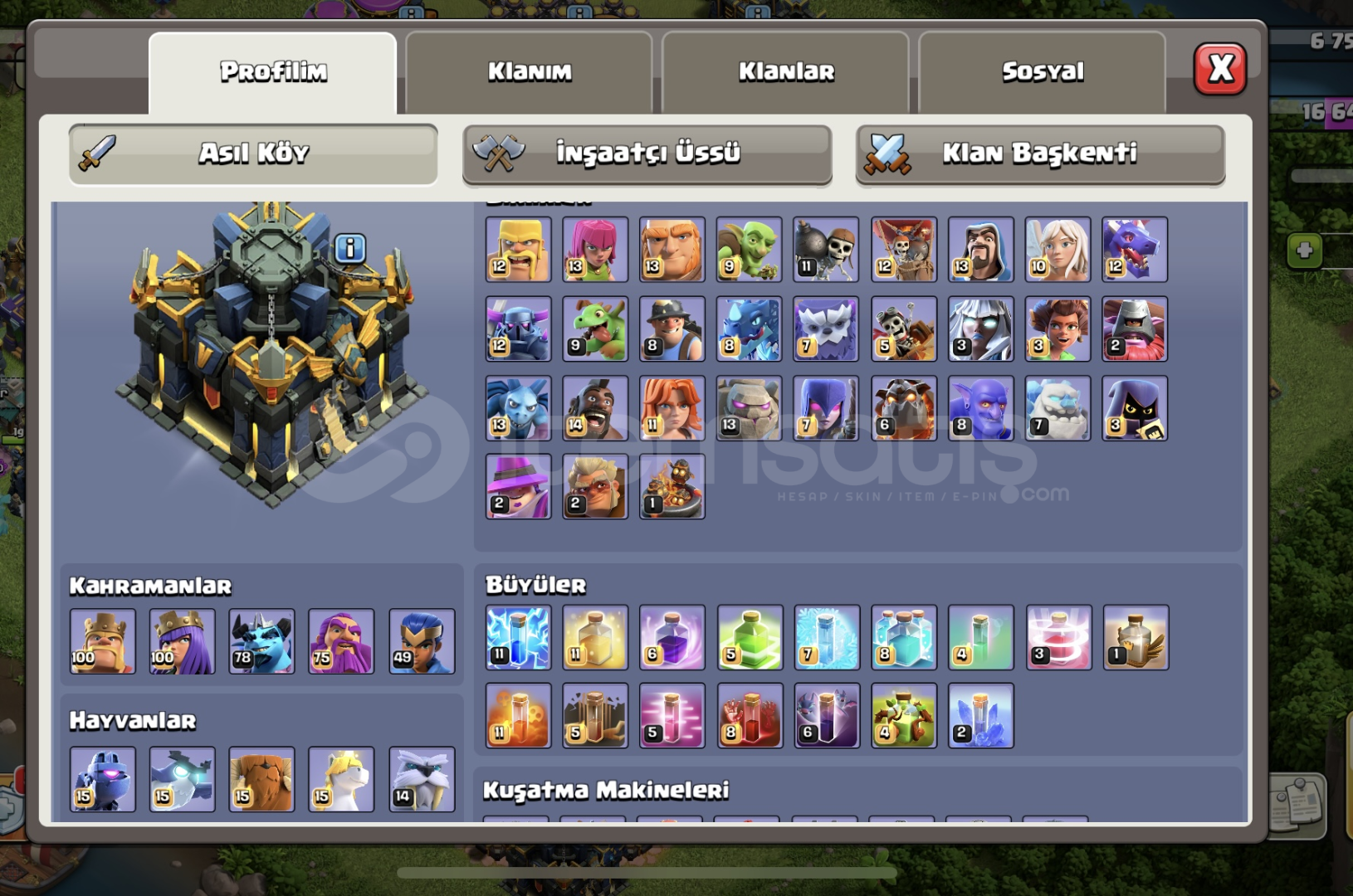The height and width of the screenshot is (896, 1353).
Task: Click the level 75 Grand Warden icon
Action: point(341,640)
